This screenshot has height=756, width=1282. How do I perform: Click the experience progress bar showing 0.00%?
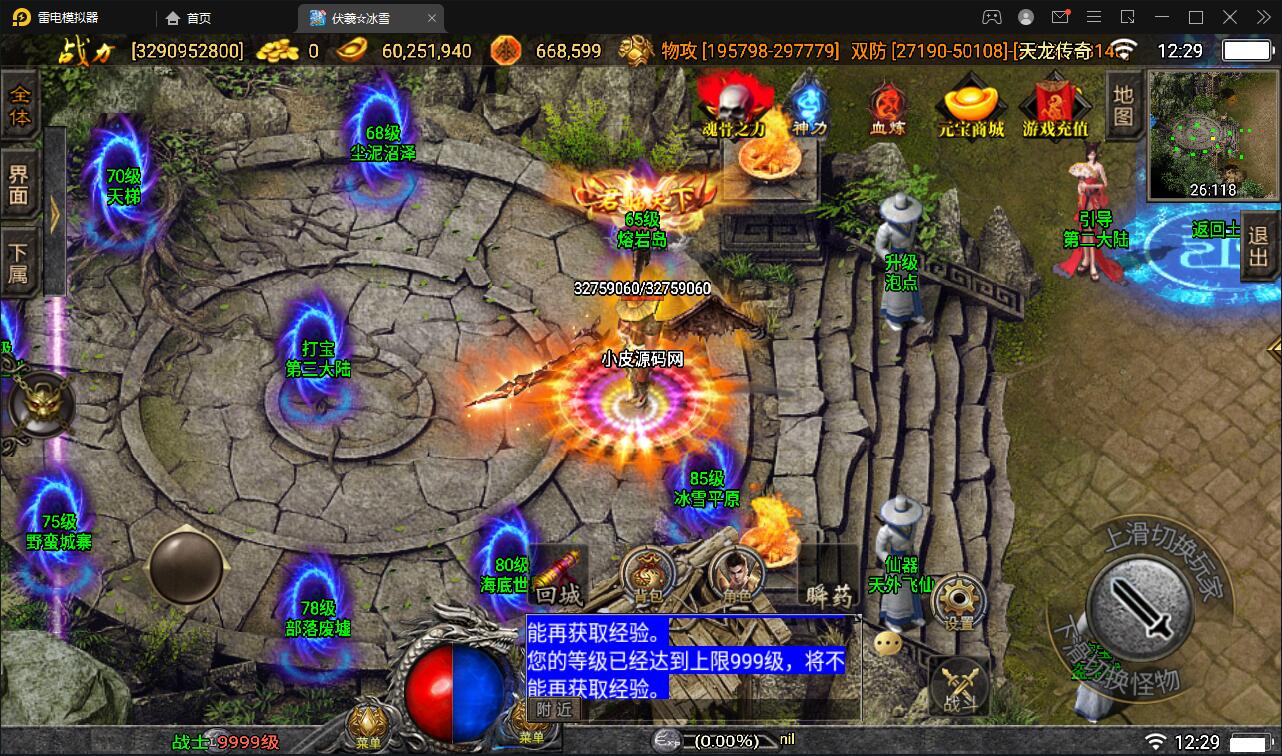pyautogui.click(x=716, y=740)
